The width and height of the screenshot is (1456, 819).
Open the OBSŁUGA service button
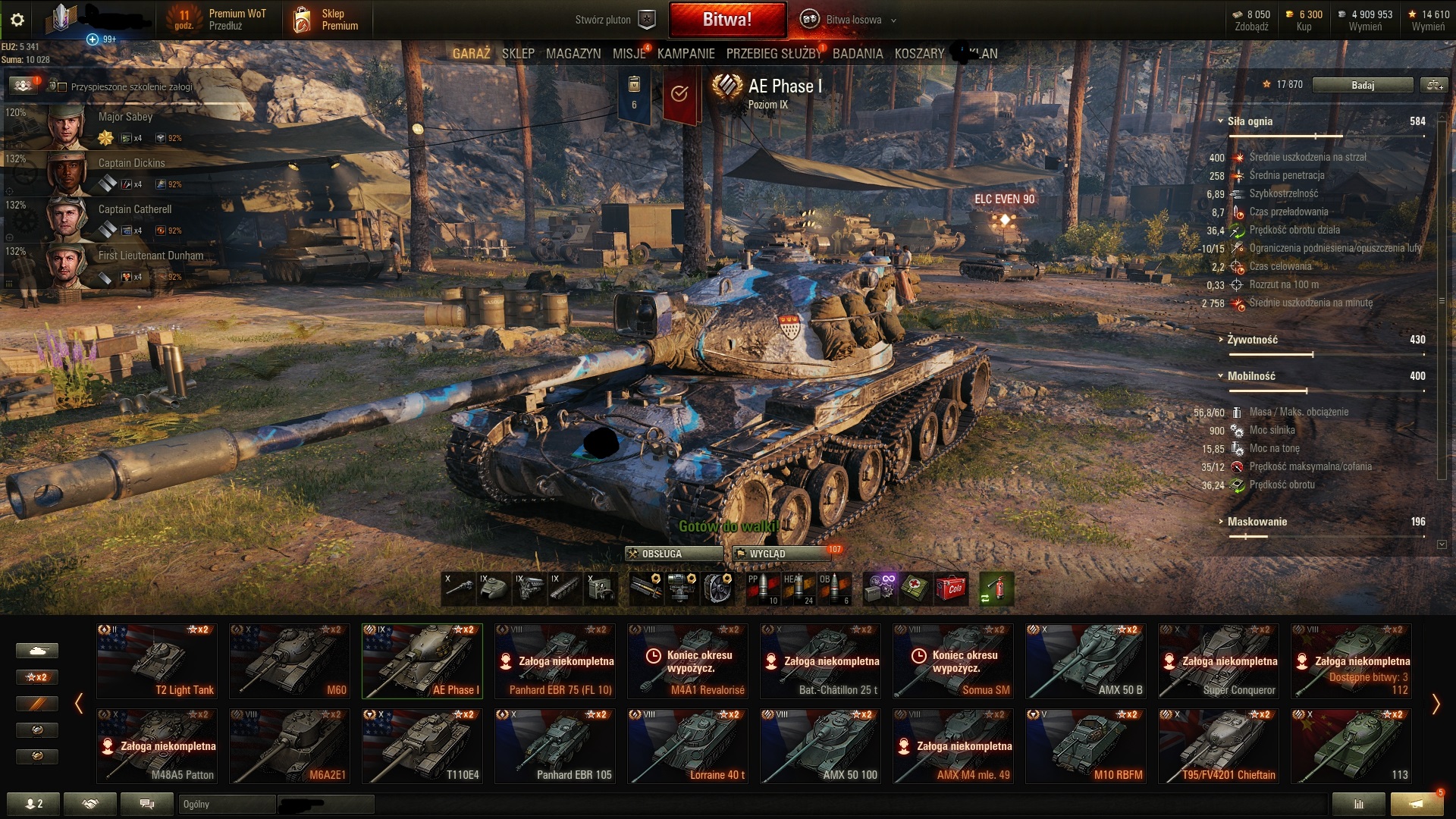pyautogui.click(x=673, y=554)
